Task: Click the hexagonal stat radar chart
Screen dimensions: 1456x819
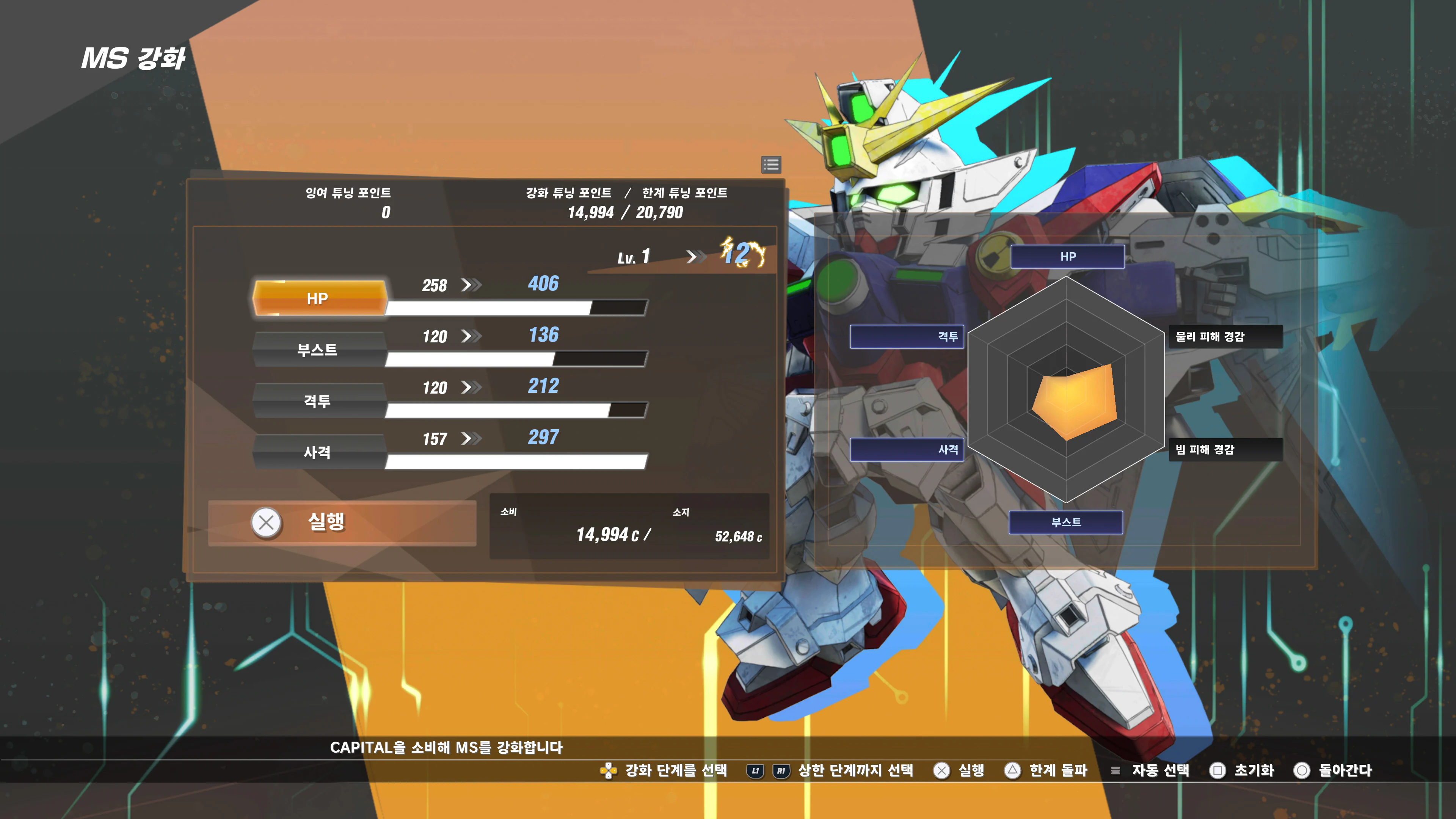Action: (1066, 390)
